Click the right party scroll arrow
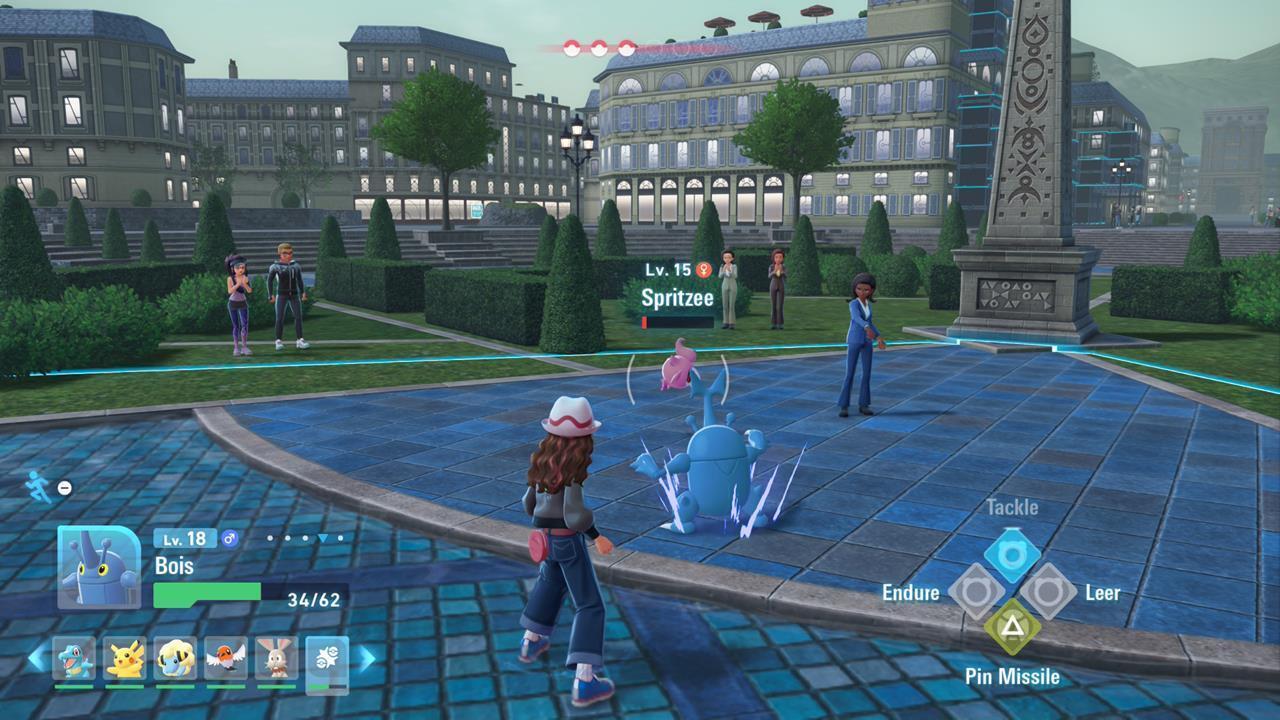Screen dimensions: 1280x720 [x=366, y=658]
